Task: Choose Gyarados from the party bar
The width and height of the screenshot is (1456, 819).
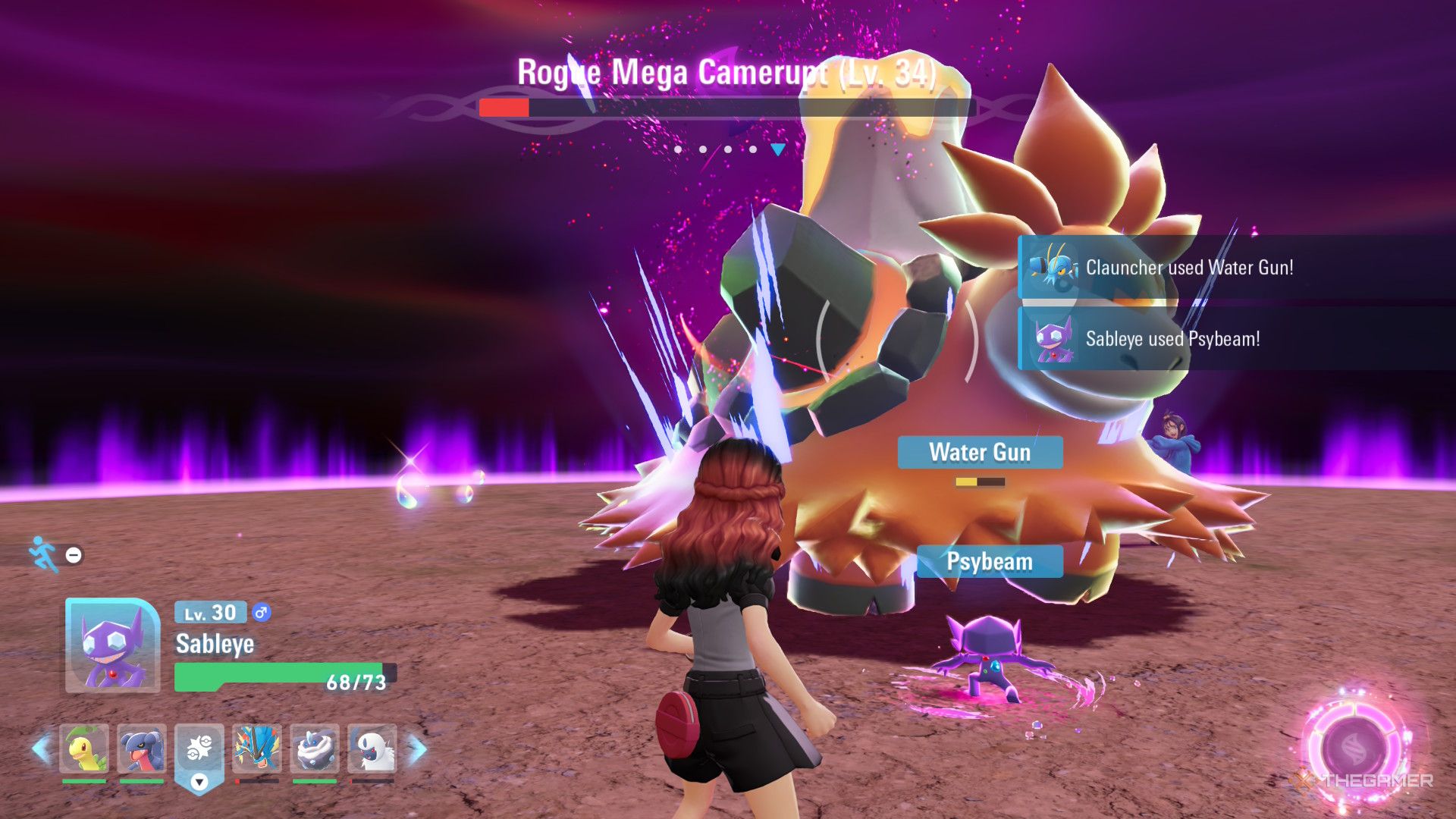Action: 256,748
